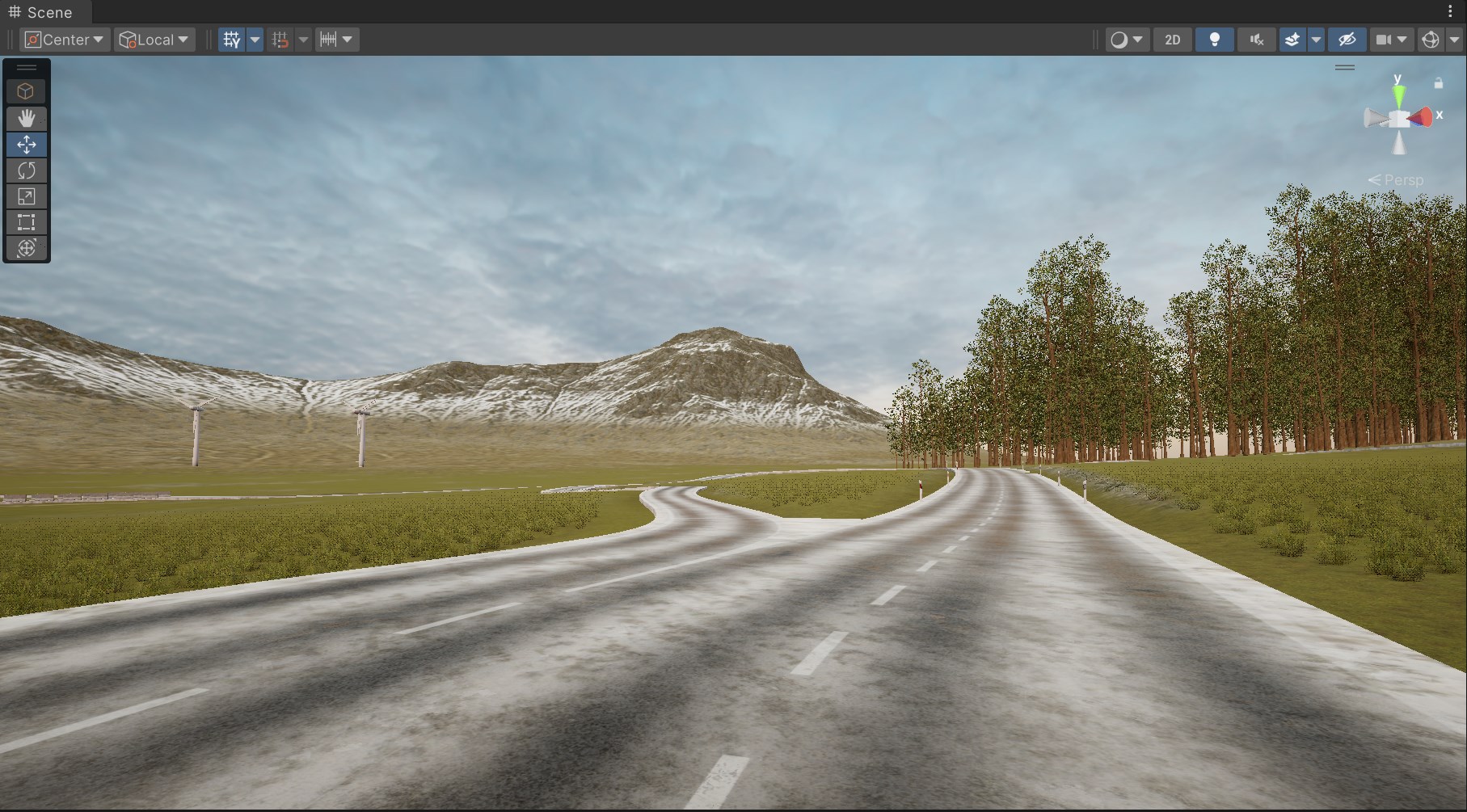The width and height of the screenshot is (1467, 812).
Task: Select the Scale tool
Action: pyautogui.click(x=27, y=196)
